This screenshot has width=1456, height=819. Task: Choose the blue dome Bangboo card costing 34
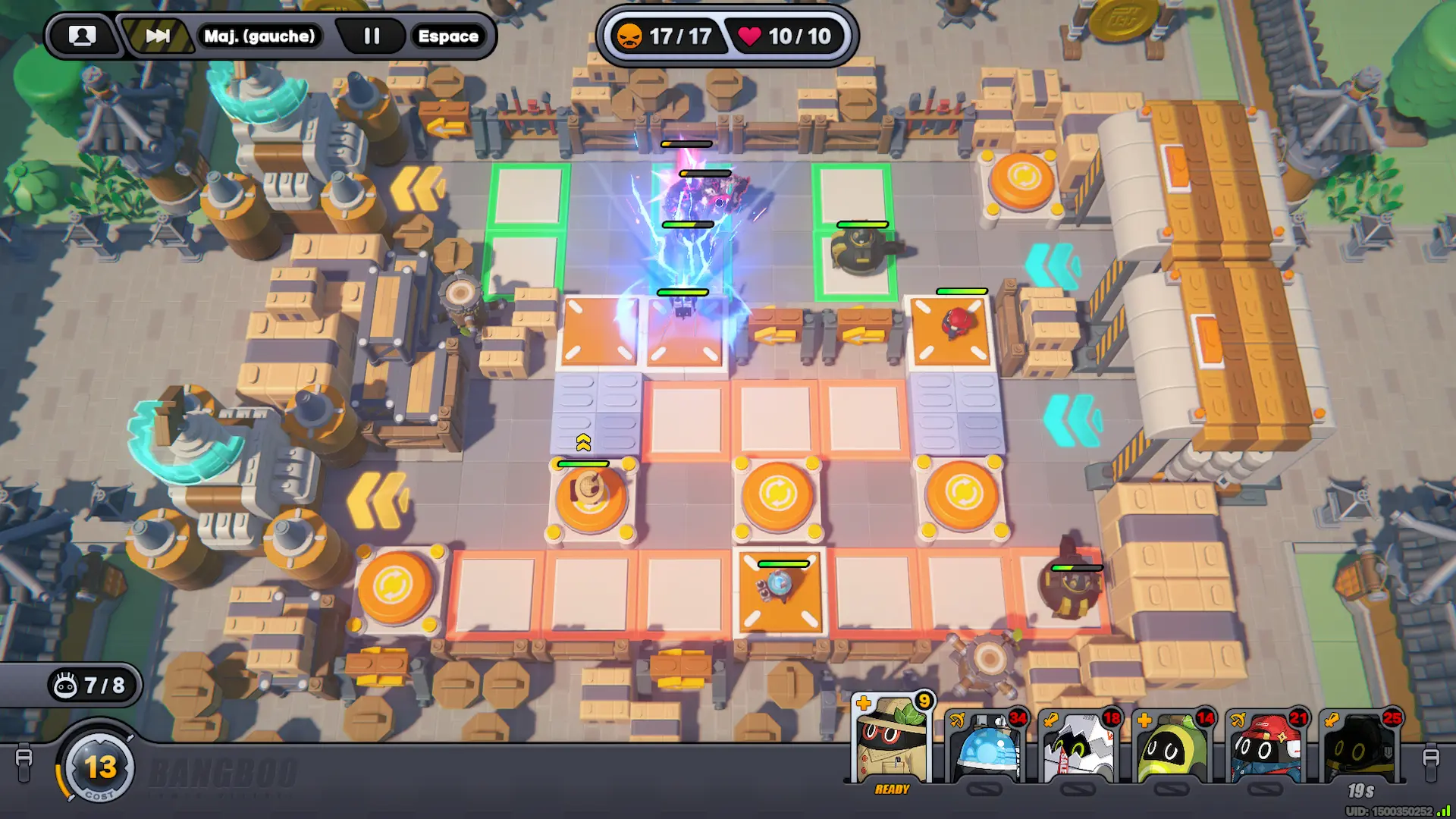pos(986,747)
